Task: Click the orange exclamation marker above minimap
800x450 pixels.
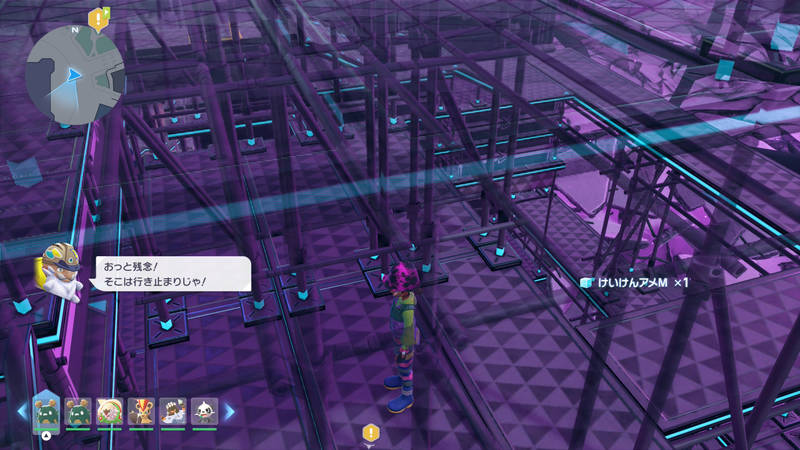Action: click(x=98, y=17)
